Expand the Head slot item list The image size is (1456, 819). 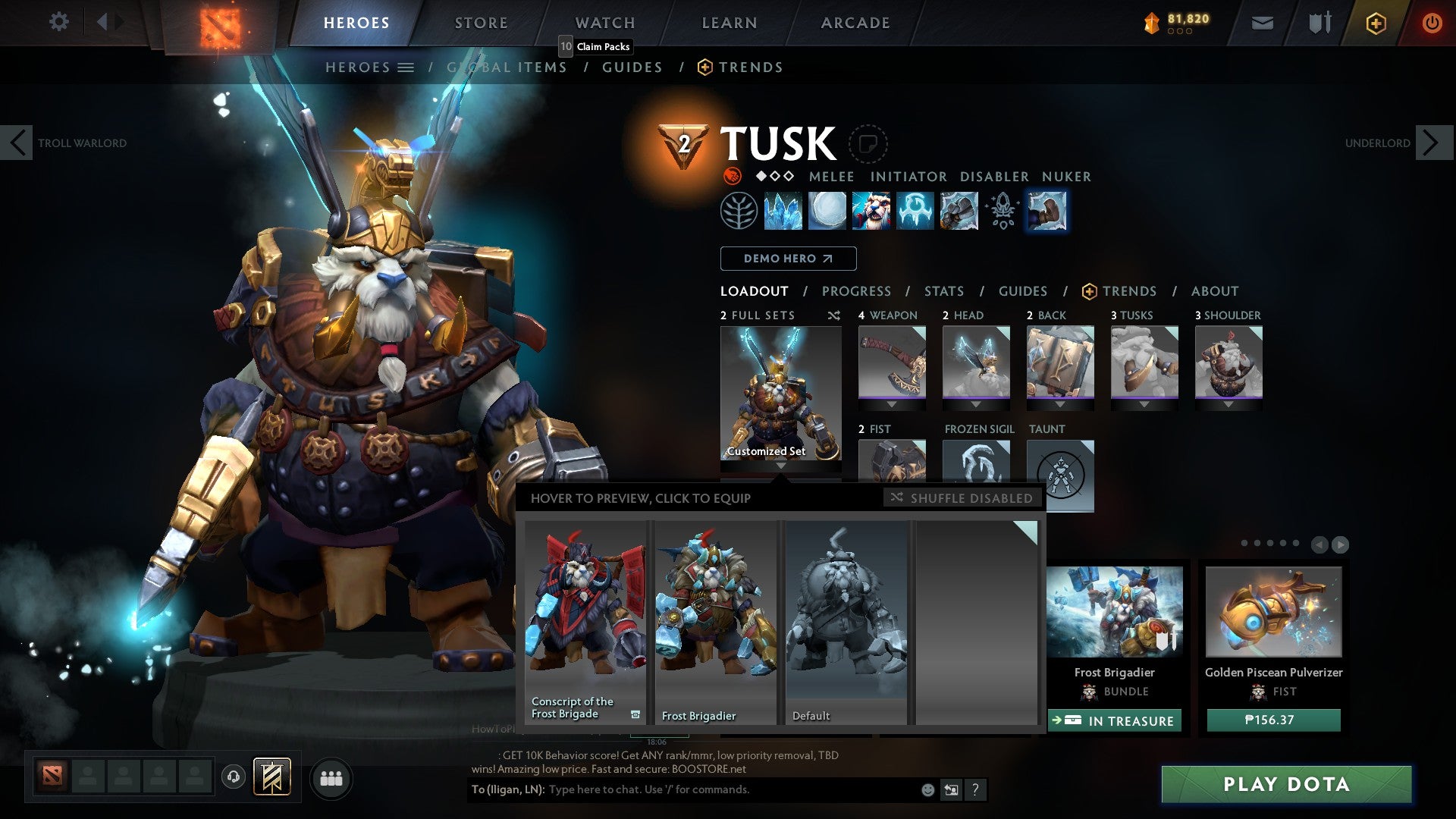(976, 405)
